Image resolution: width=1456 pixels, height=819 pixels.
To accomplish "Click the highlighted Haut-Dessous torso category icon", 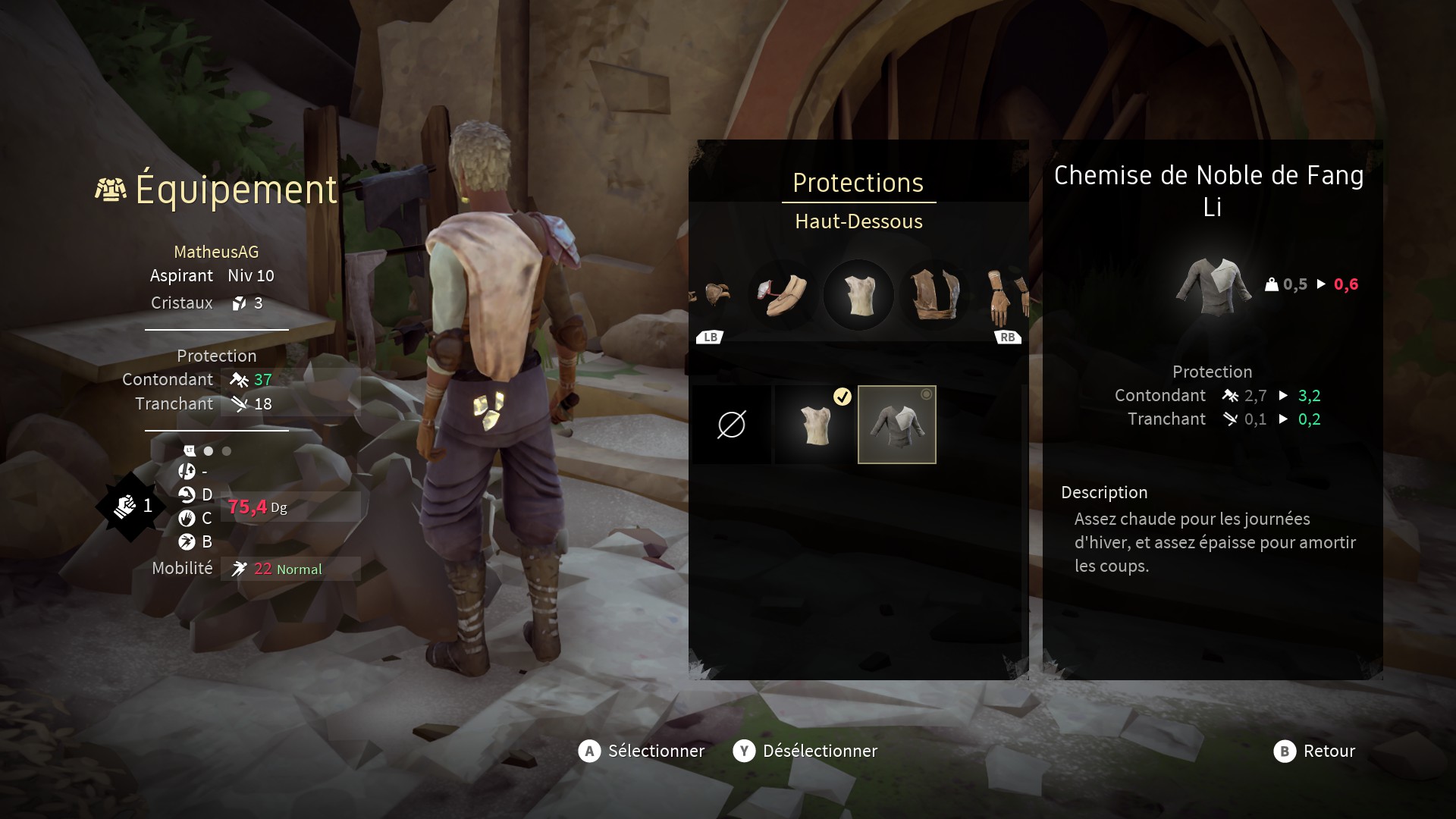I will click(858, 296).
